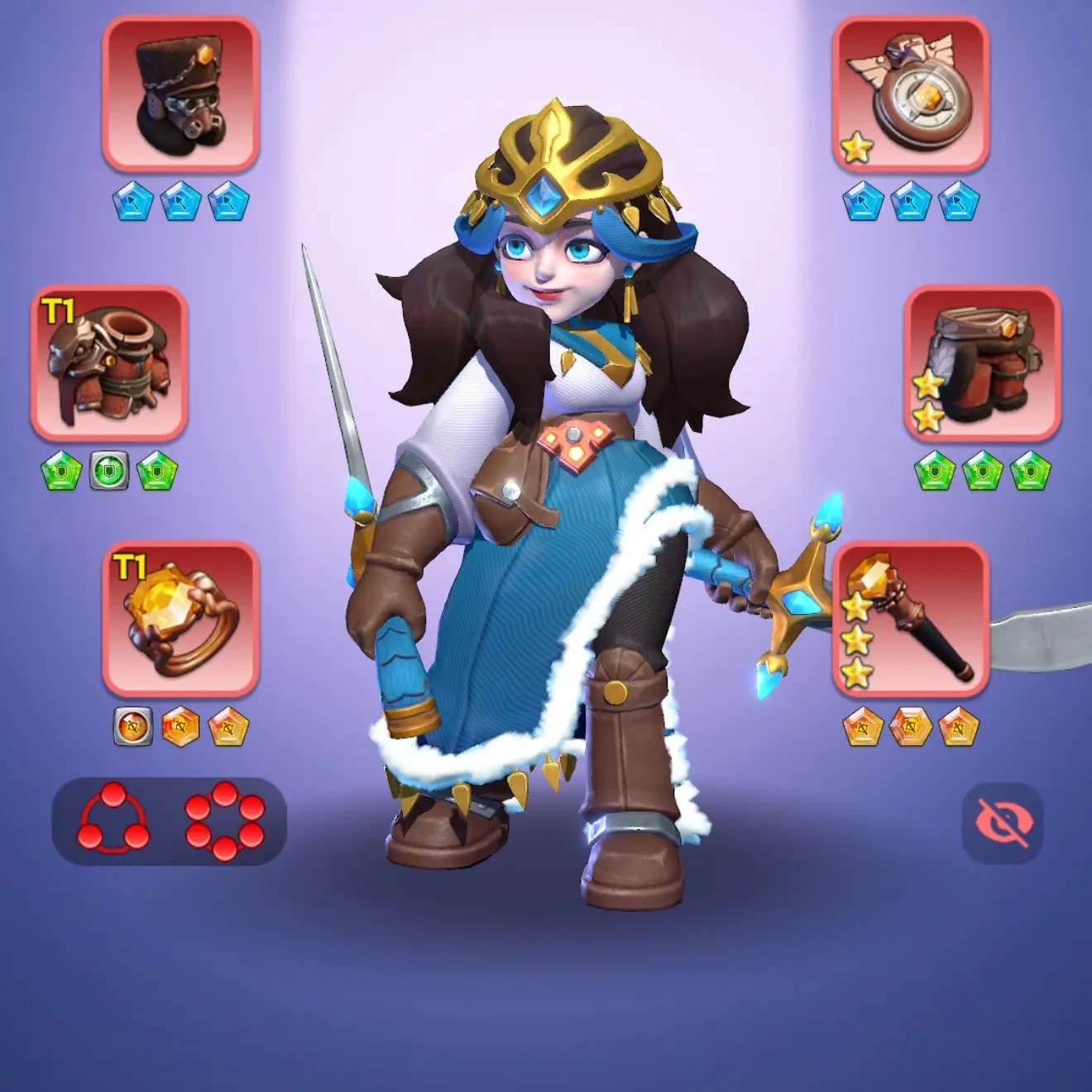Image resolution: width=1092 pixels, height=1092 pixels.
Task: Choose the winged compass accessory slot
Action: (910, 94)
